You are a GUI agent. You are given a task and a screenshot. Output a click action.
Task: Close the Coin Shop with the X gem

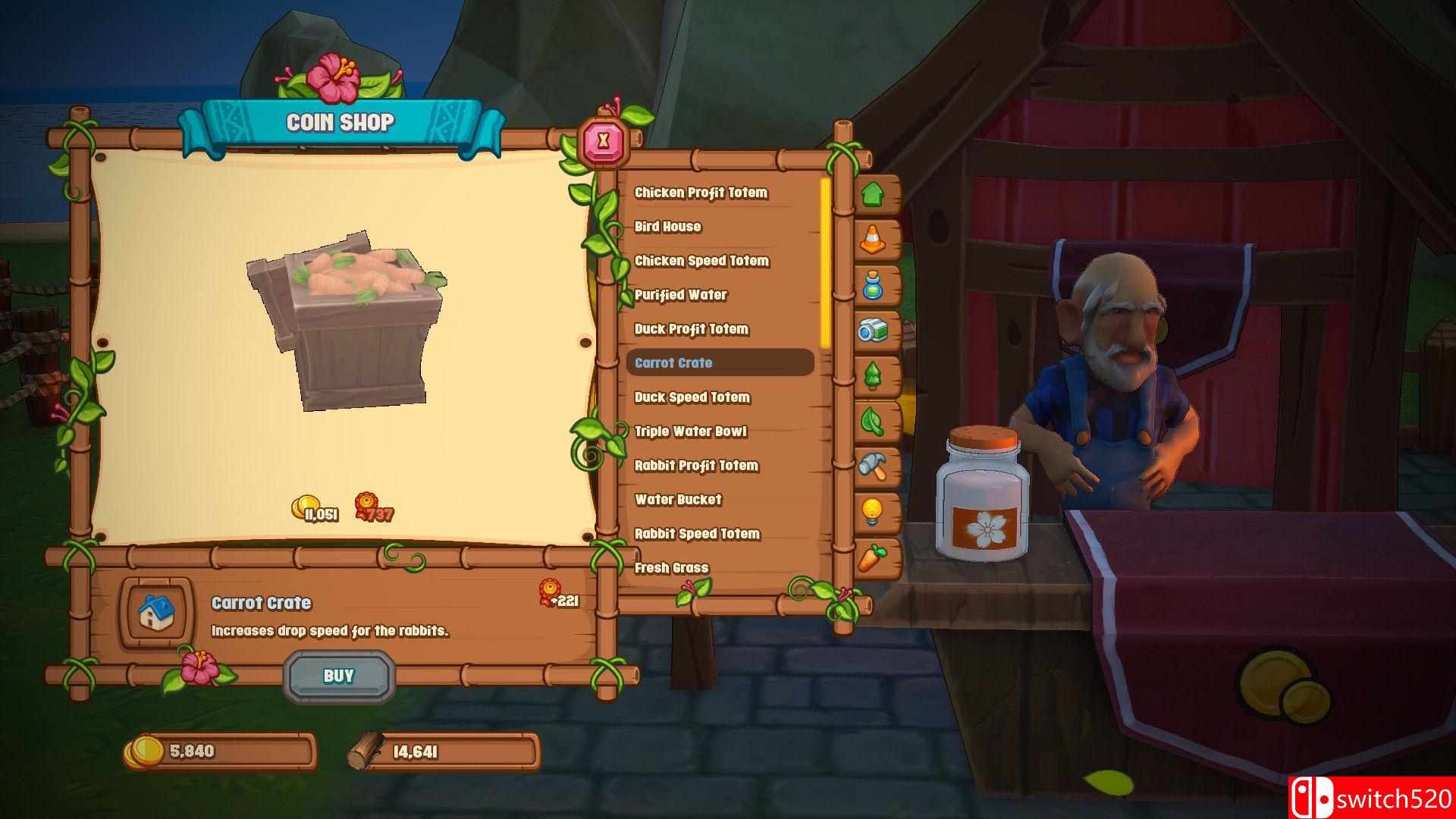coord(603,140)
